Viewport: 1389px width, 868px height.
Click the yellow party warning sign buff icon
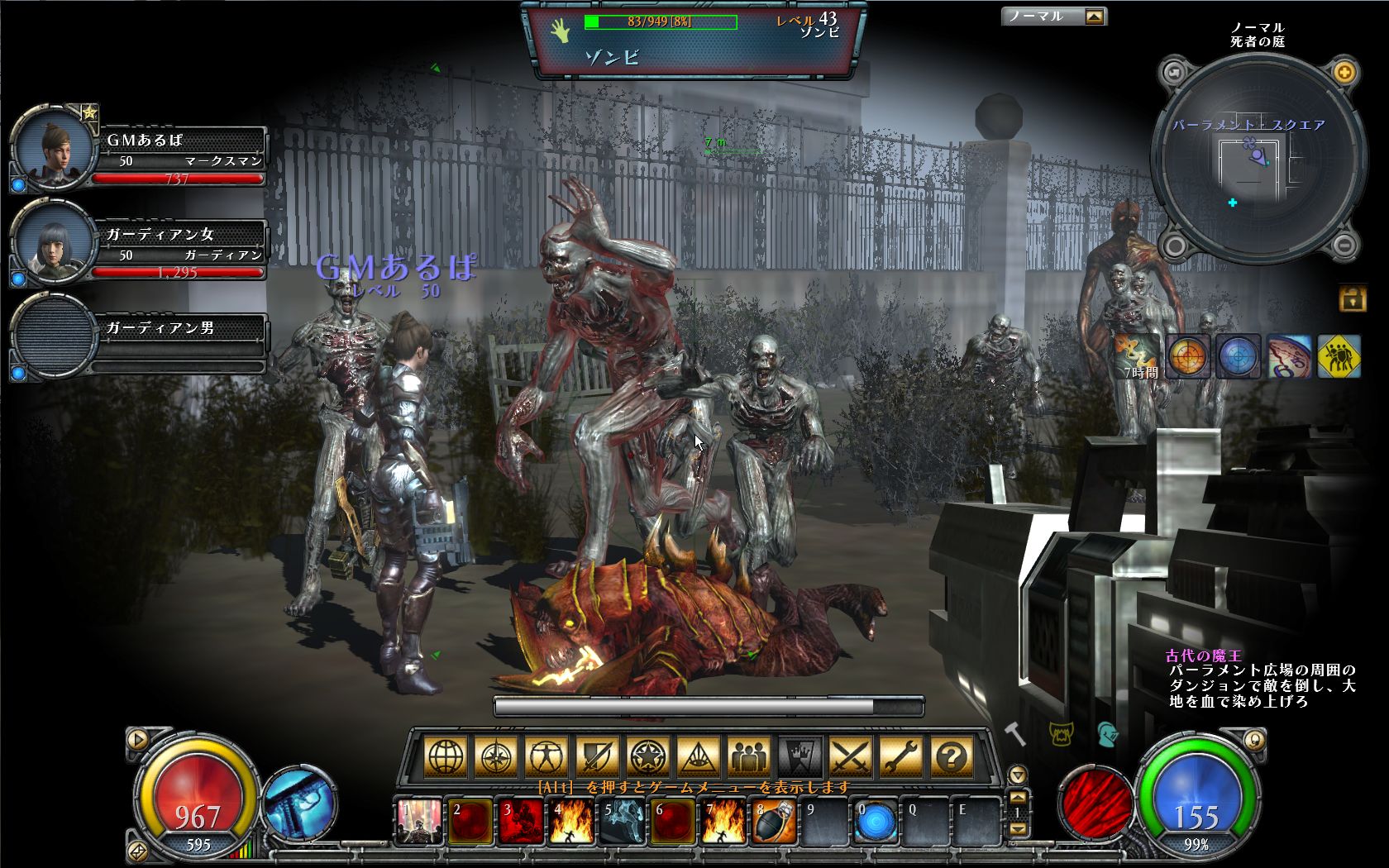(1339, 356)
